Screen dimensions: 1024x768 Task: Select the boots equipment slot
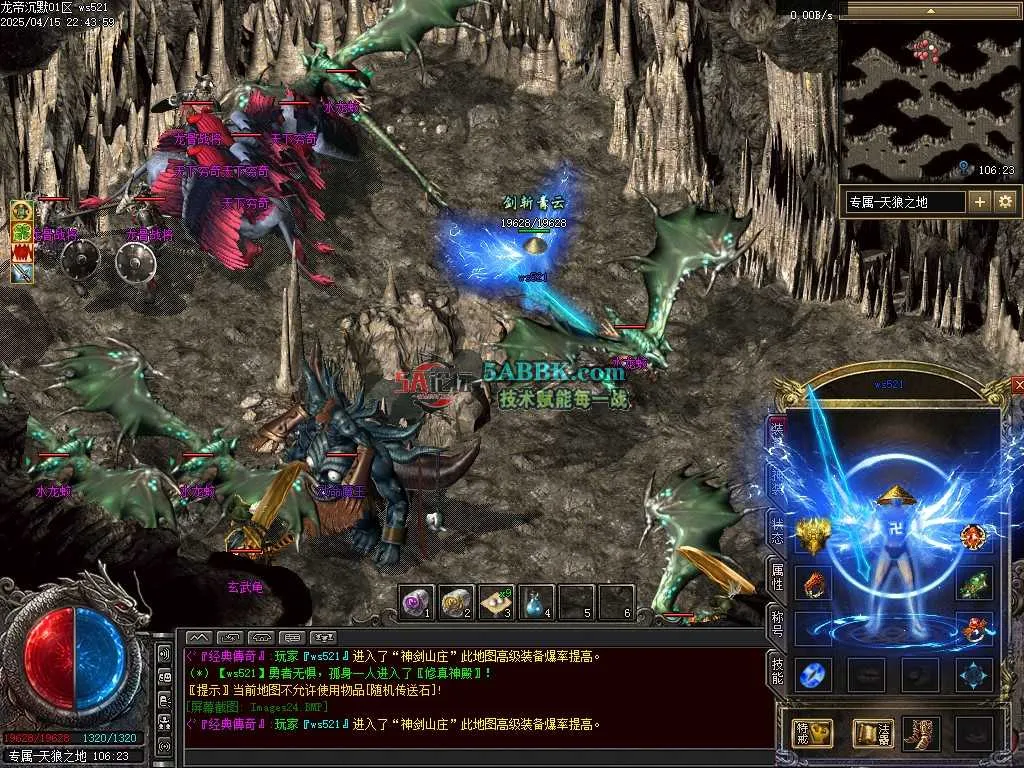coord(921,733)
